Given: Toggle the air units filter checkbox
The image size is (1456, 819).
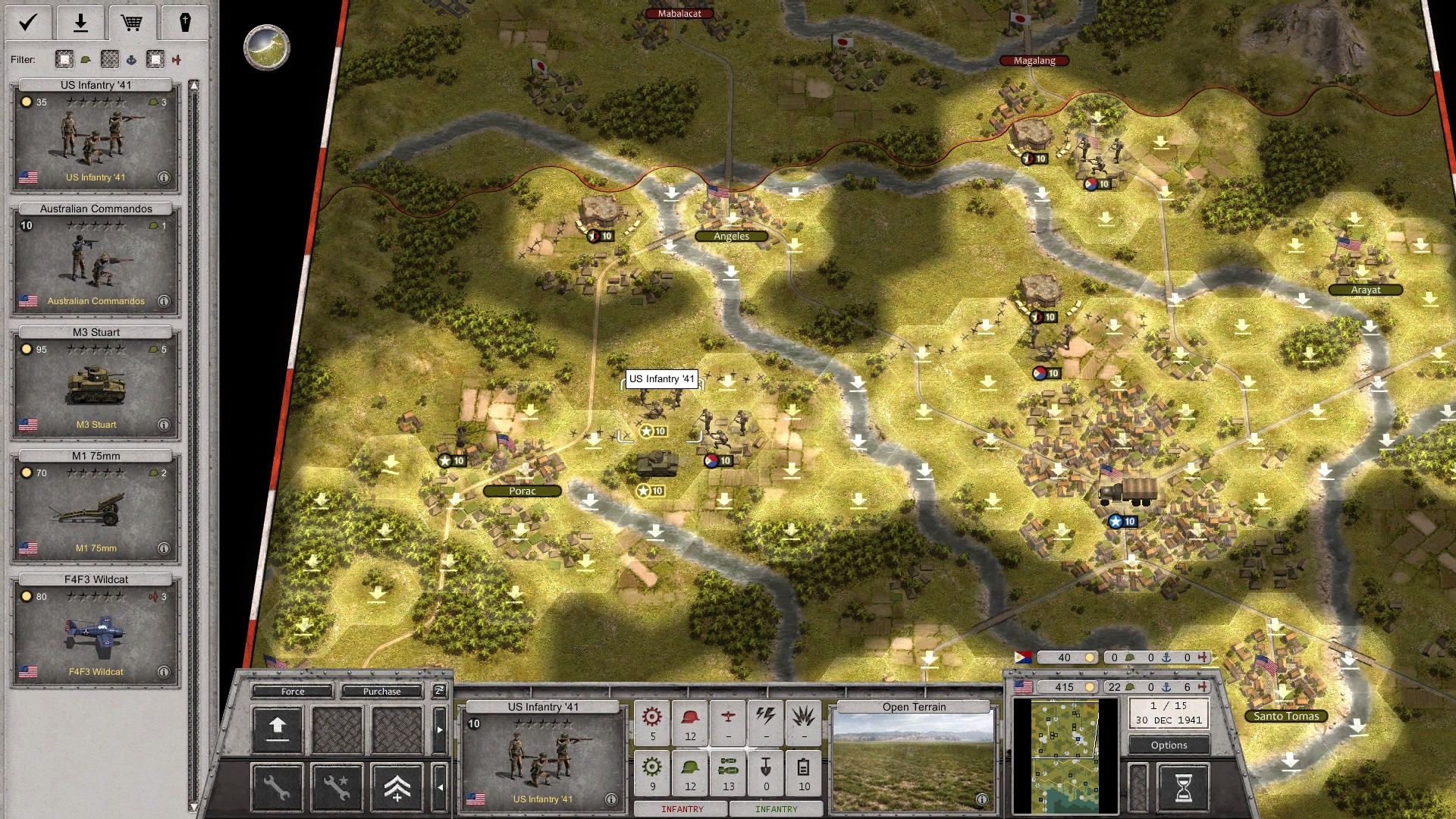Looking at the screenshot, I should click(155, 59).
